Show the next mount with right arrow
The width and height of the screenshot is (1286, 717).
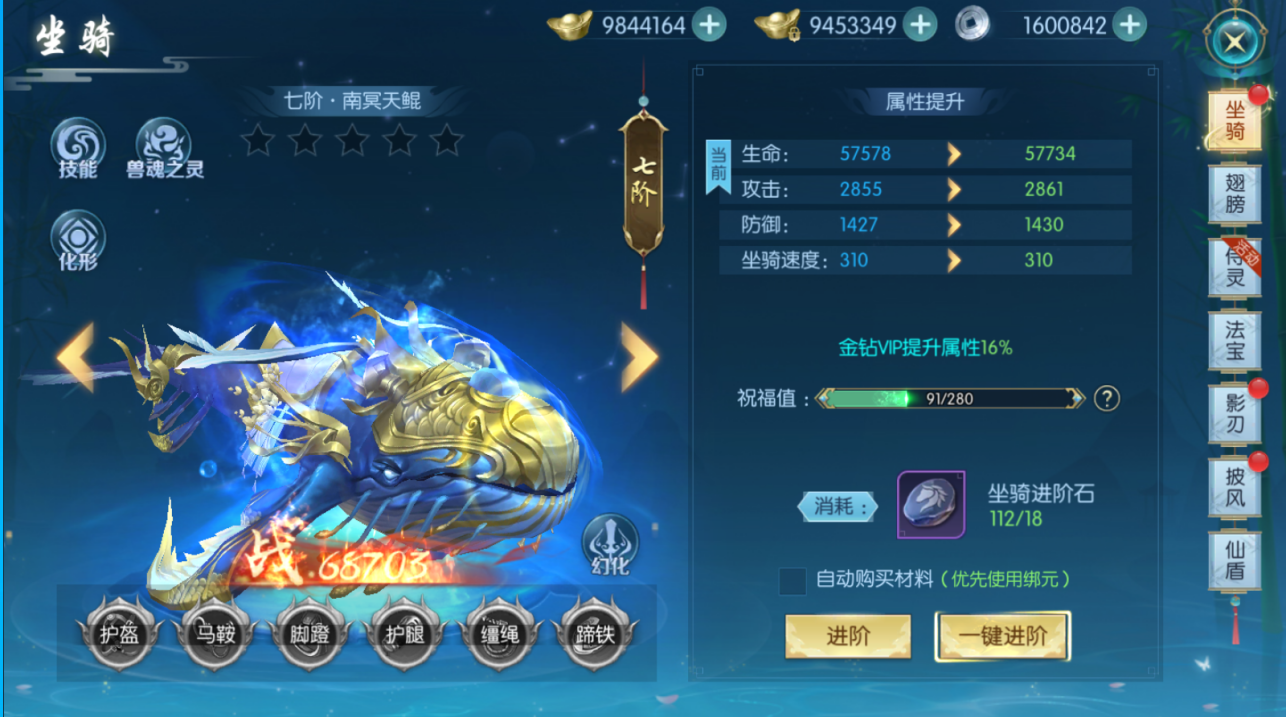coord(639,355)
